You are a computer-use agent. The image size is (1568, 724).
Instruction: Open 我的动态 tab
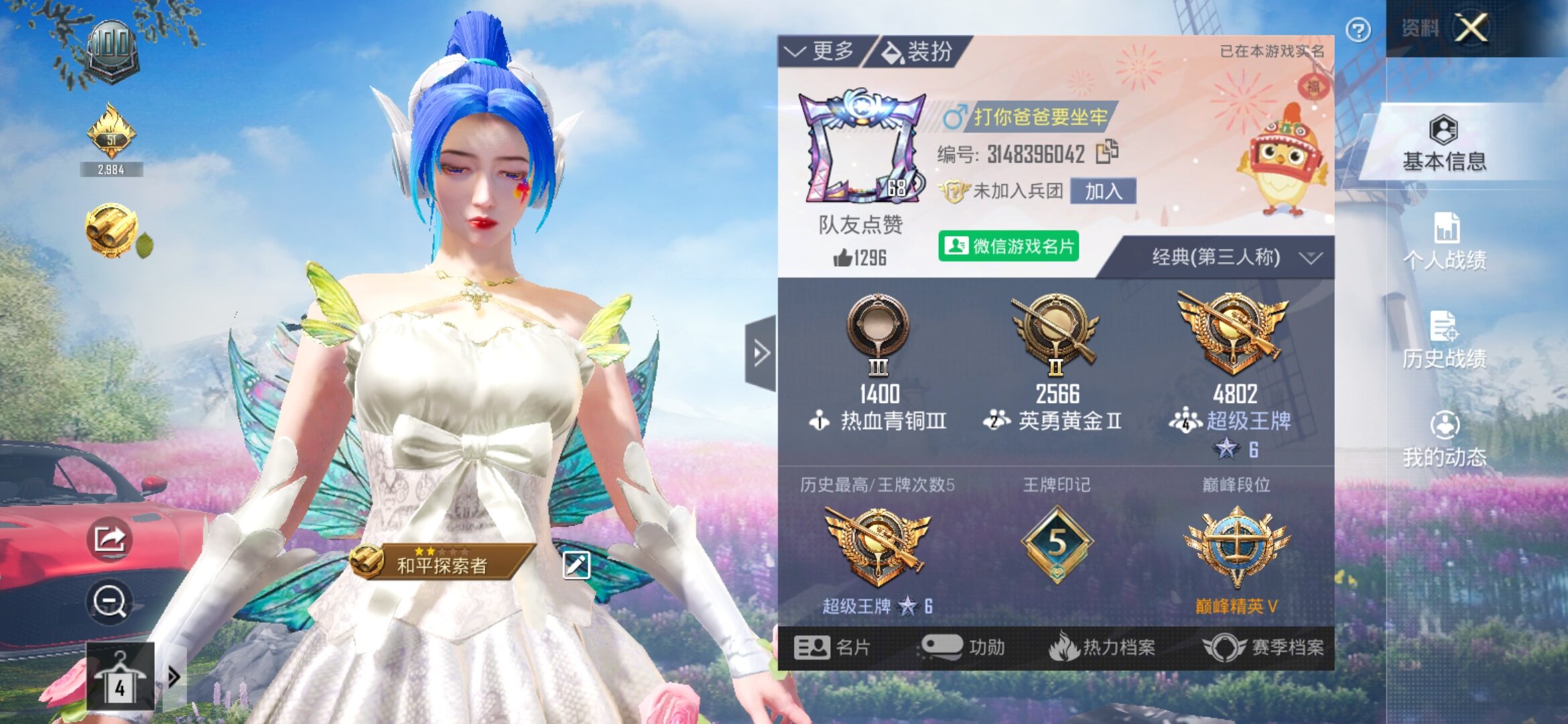tap(1444, 440)
